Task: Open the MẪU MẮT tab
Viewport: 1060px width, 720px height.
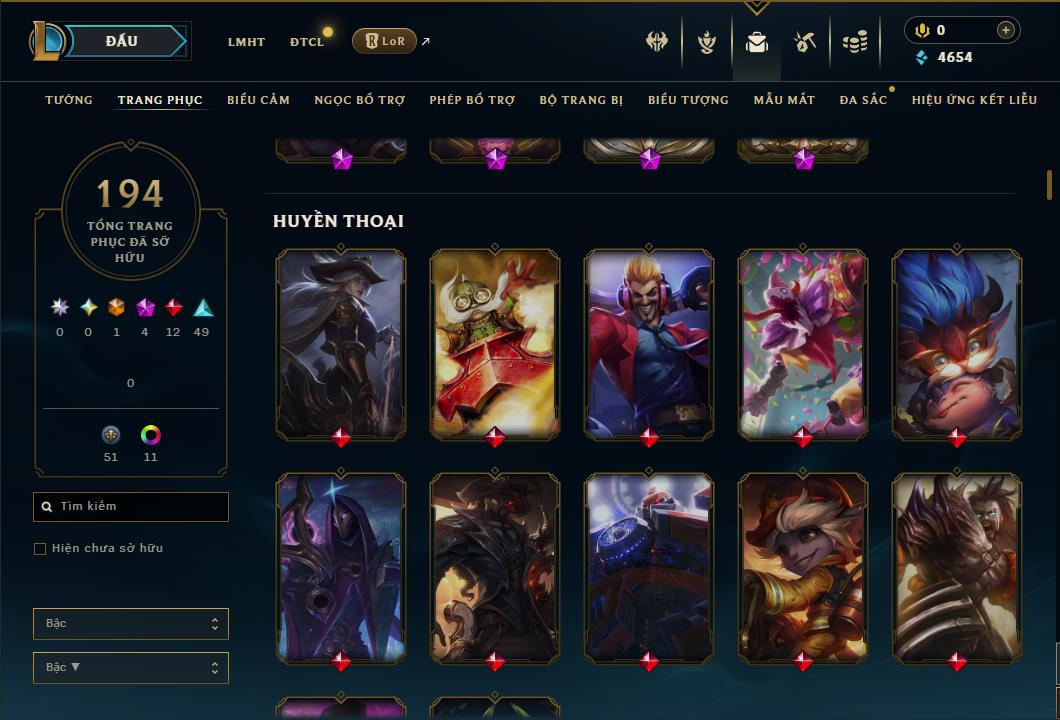Action: coord(784,100)
